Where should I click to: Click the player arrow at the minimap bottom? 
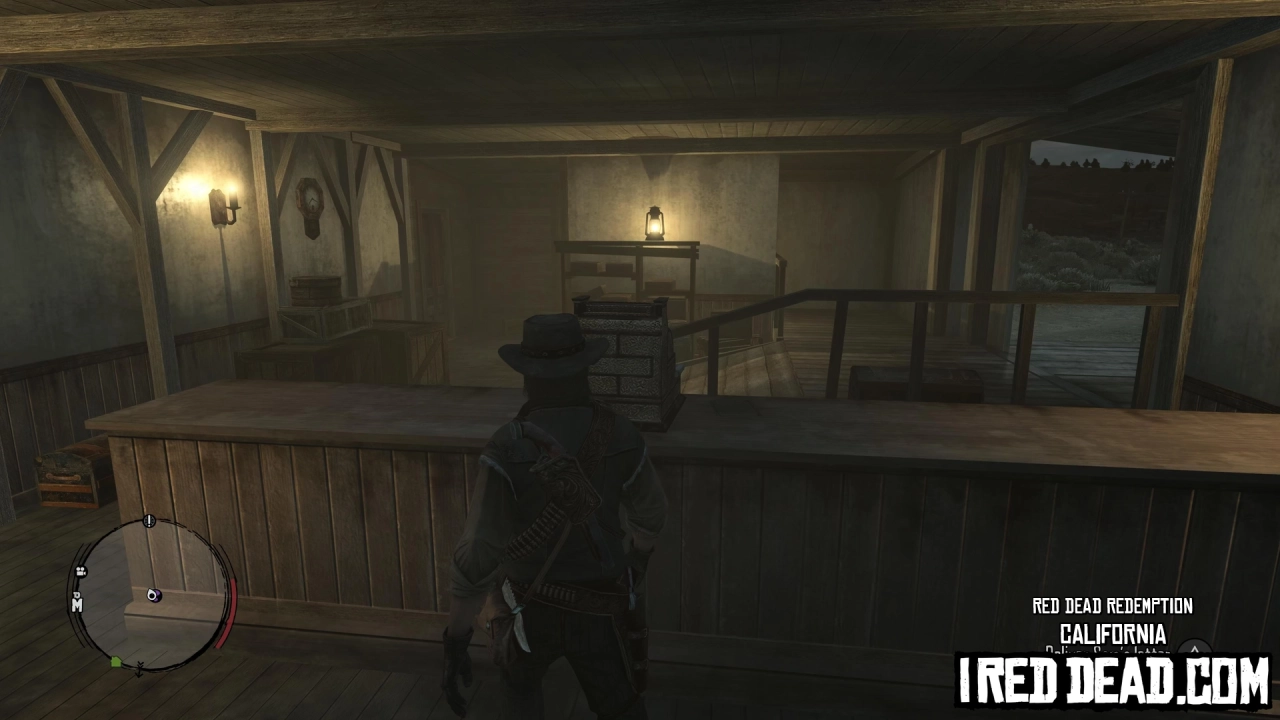(x=139, y=666)
